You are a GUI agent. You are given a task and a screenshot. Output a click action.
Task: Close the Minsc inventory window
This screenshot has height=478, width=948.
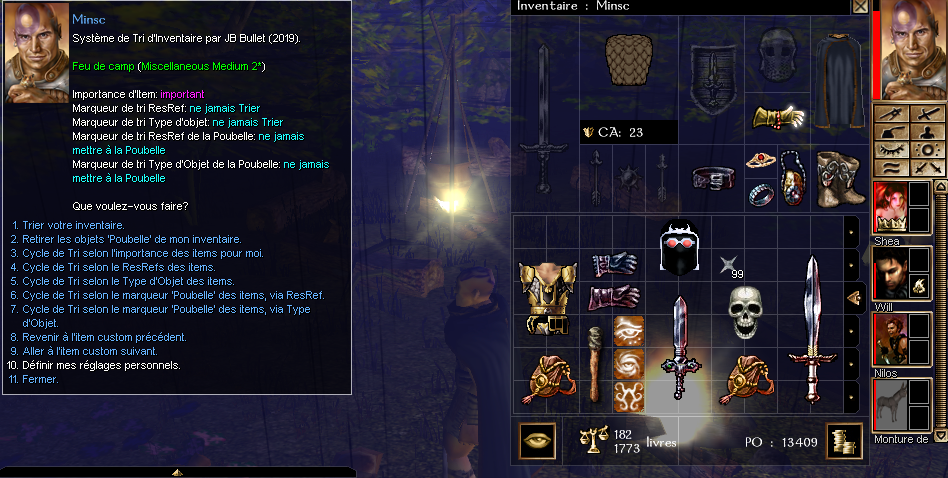coord(859,6)
